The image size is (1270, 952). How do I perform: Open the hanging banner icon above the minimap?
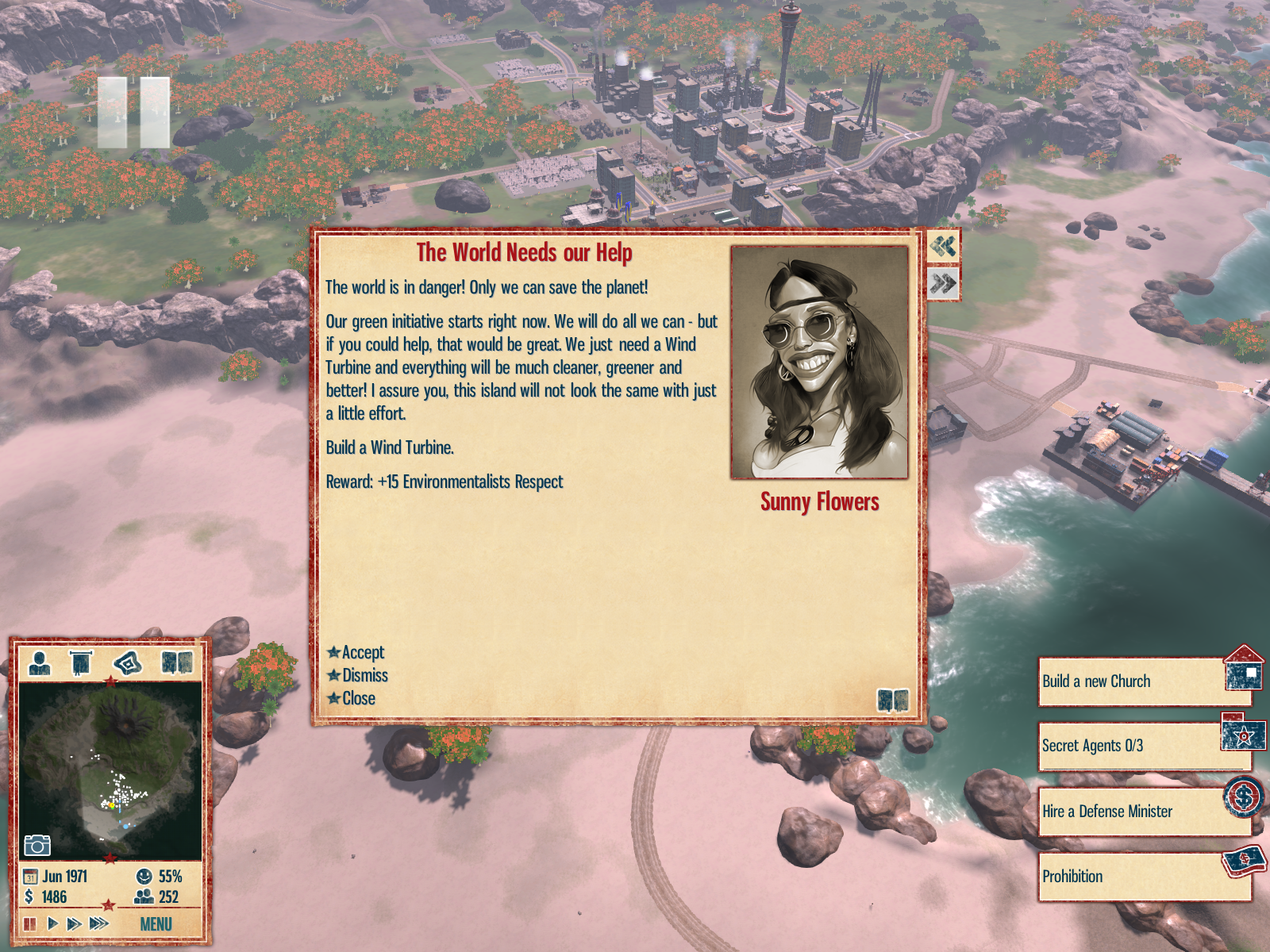point(81,662)
